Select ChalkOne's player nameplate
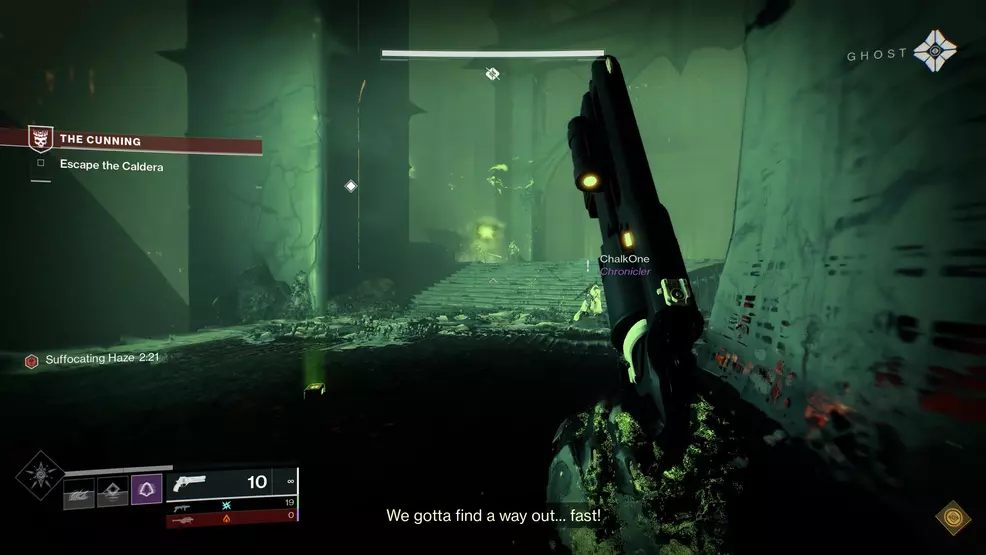The height and width of the screenshot is (555, 986). pyautogui.click(x=624, y=260)
